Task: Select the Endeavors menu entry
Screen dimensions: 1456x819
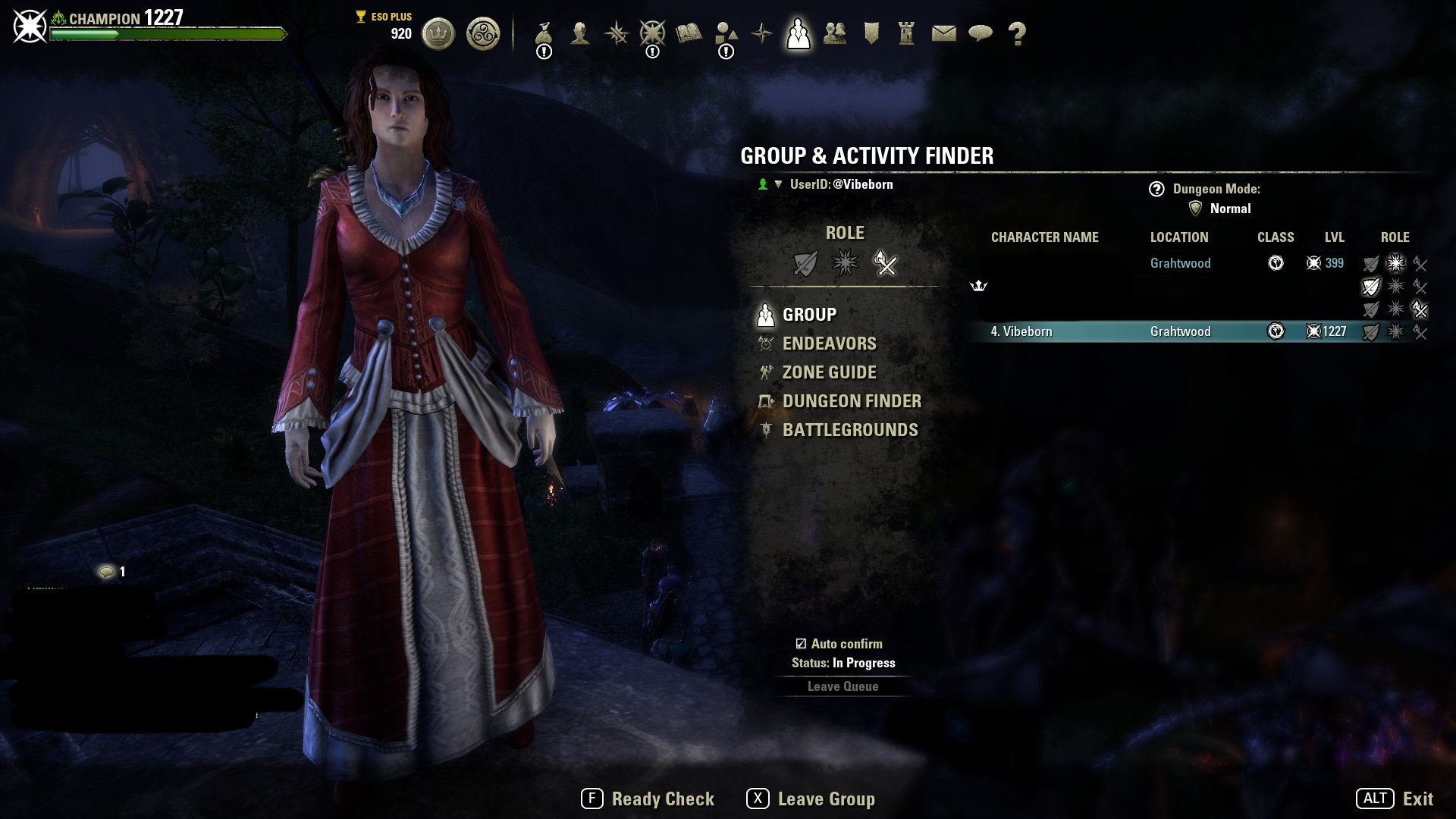Action: [829, 344]
